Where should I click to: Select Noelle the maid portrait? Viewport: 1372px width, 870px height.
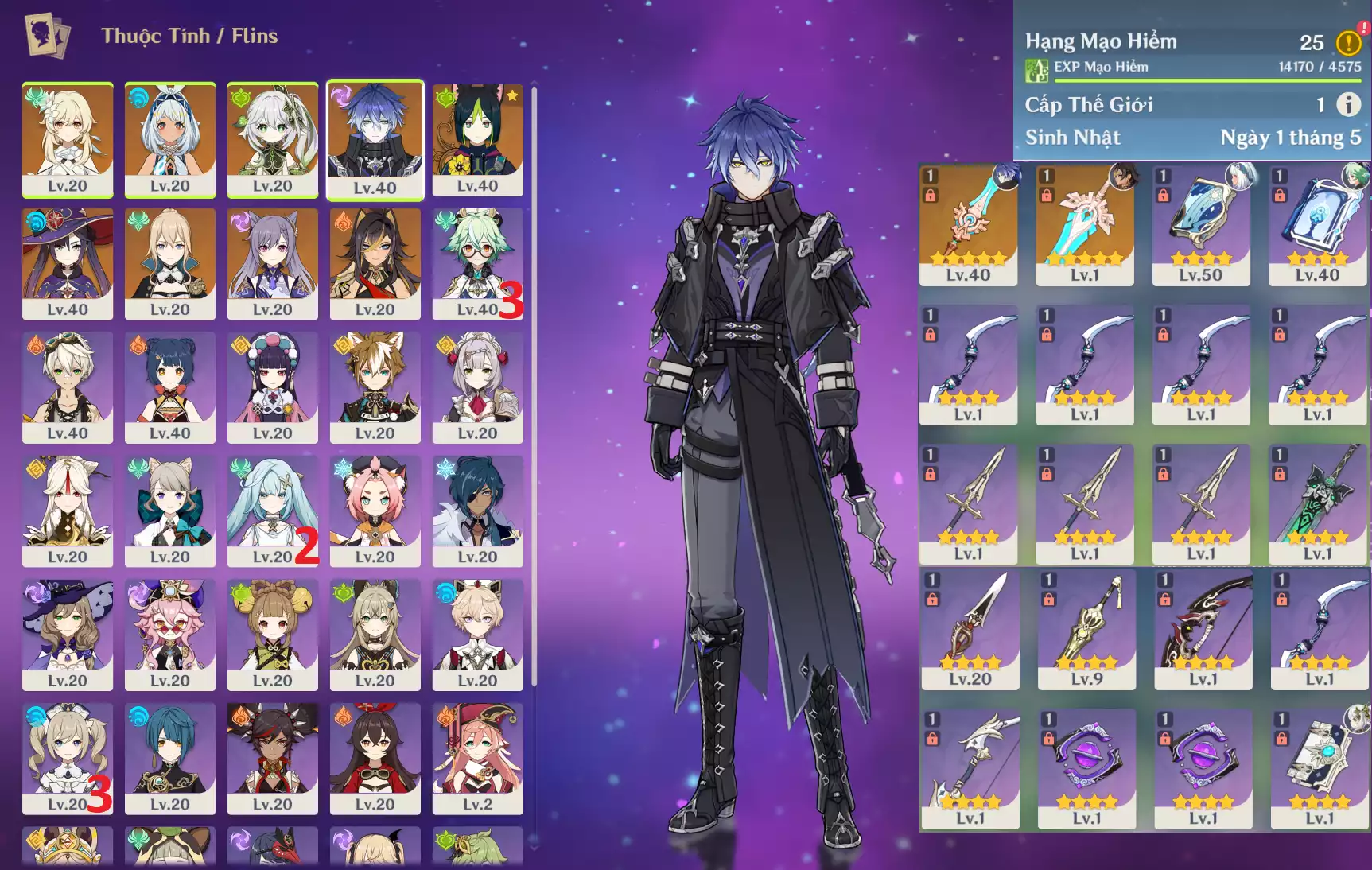click(477, 387)
